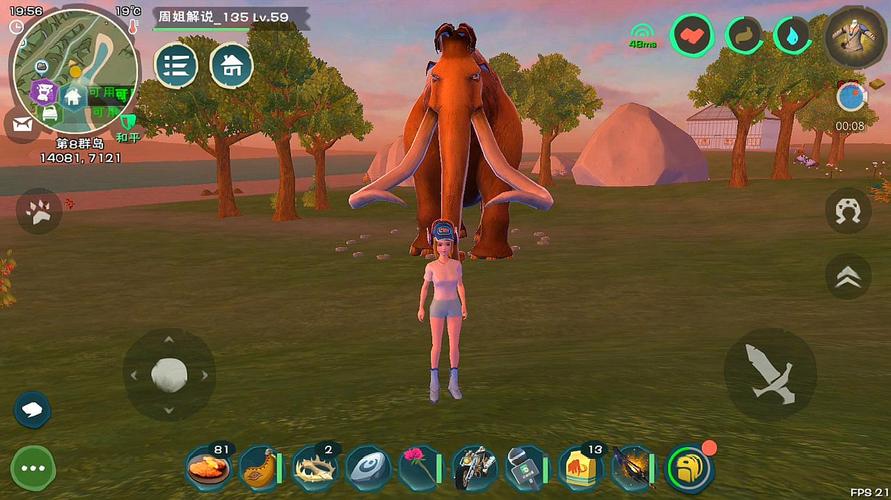
Task: Select the leather water flask slot
Action: (261, 466)
